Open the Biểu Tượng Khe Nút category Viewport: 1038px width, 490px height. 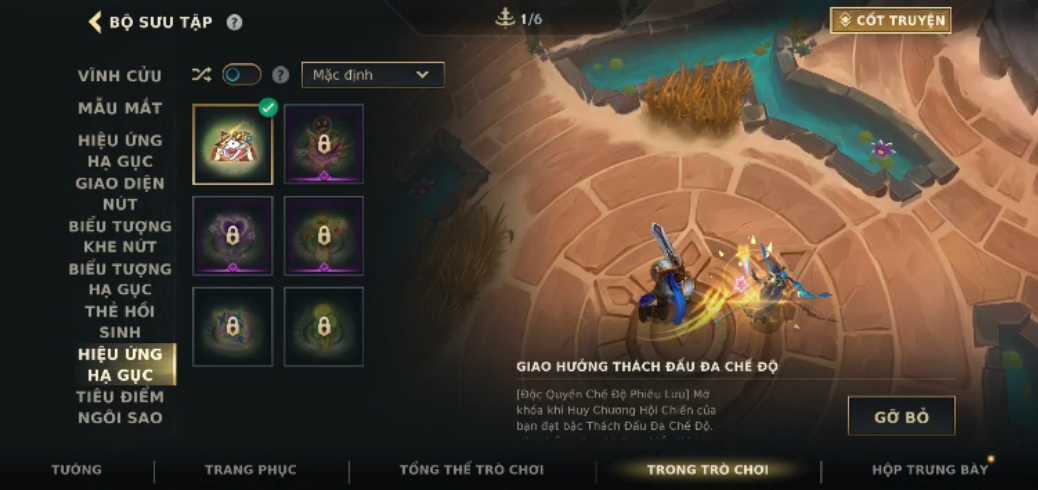pyautogui.click(x=120, y=236)
